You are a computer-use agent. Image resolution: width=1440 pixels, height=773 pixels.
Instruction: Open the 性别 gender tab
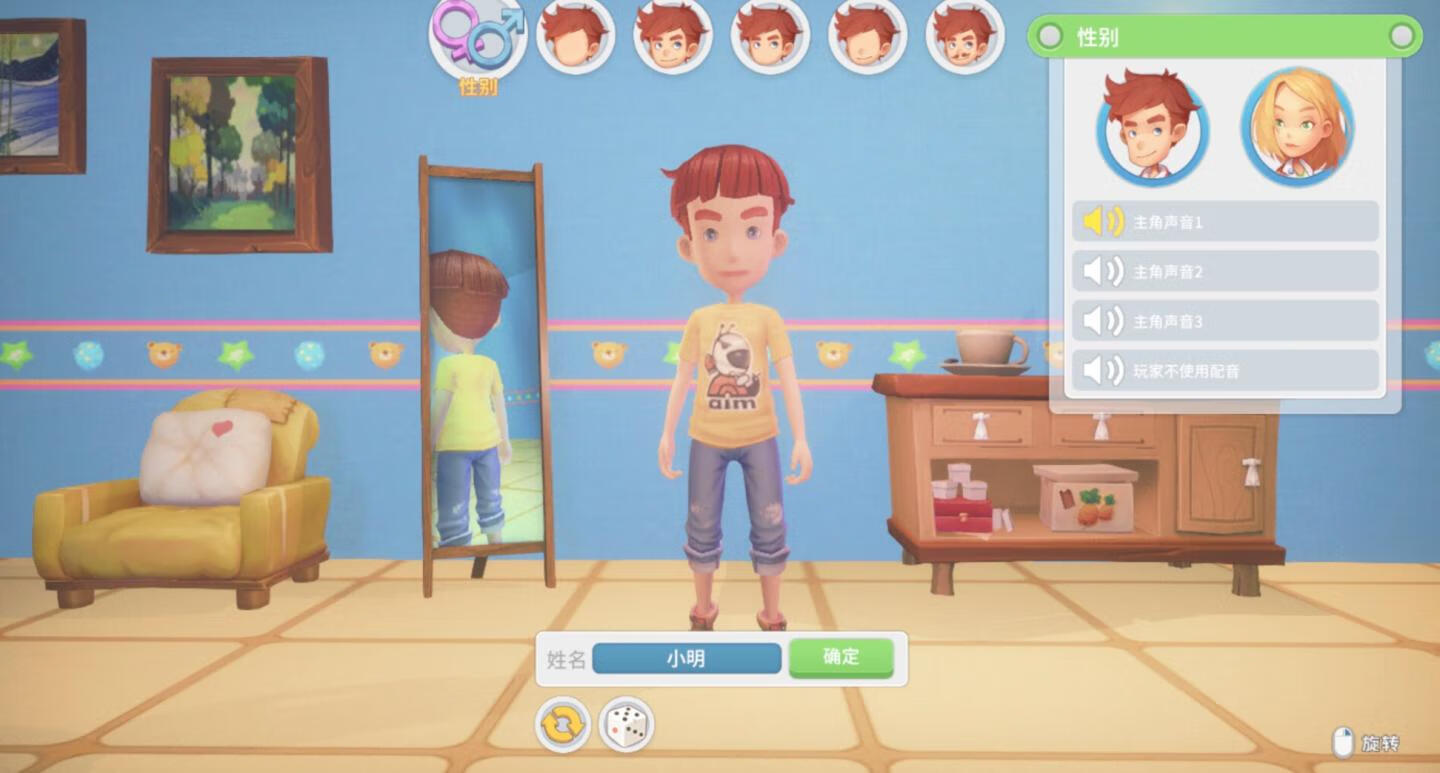478,40
